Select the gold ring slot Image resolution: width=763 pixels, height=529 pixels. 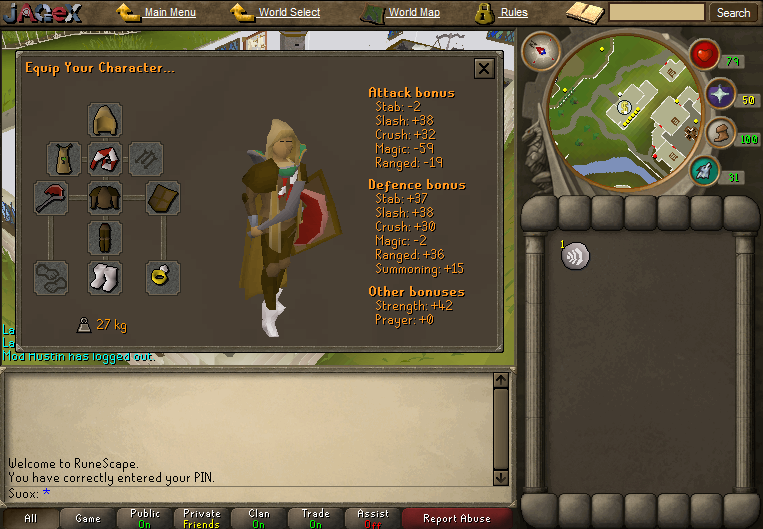162,277
